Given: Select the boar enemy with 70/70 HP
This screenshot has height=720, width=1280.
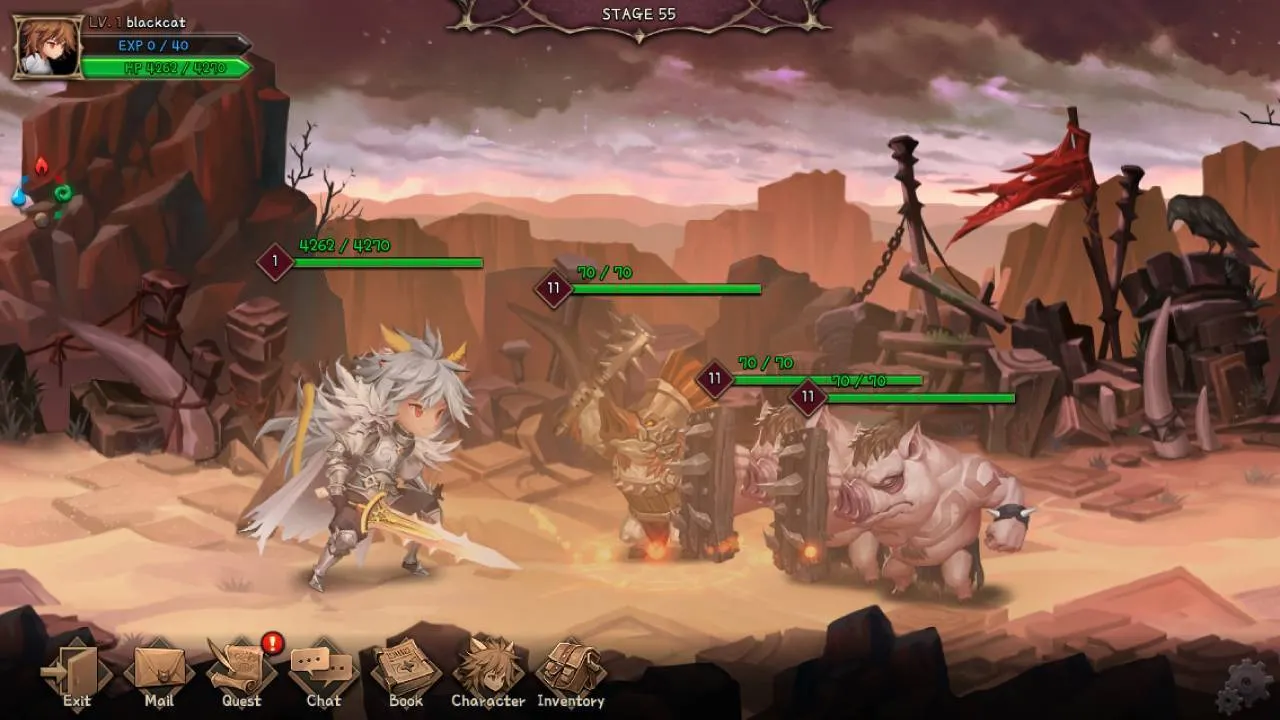Looking at the screenshot, I should 900,490.
